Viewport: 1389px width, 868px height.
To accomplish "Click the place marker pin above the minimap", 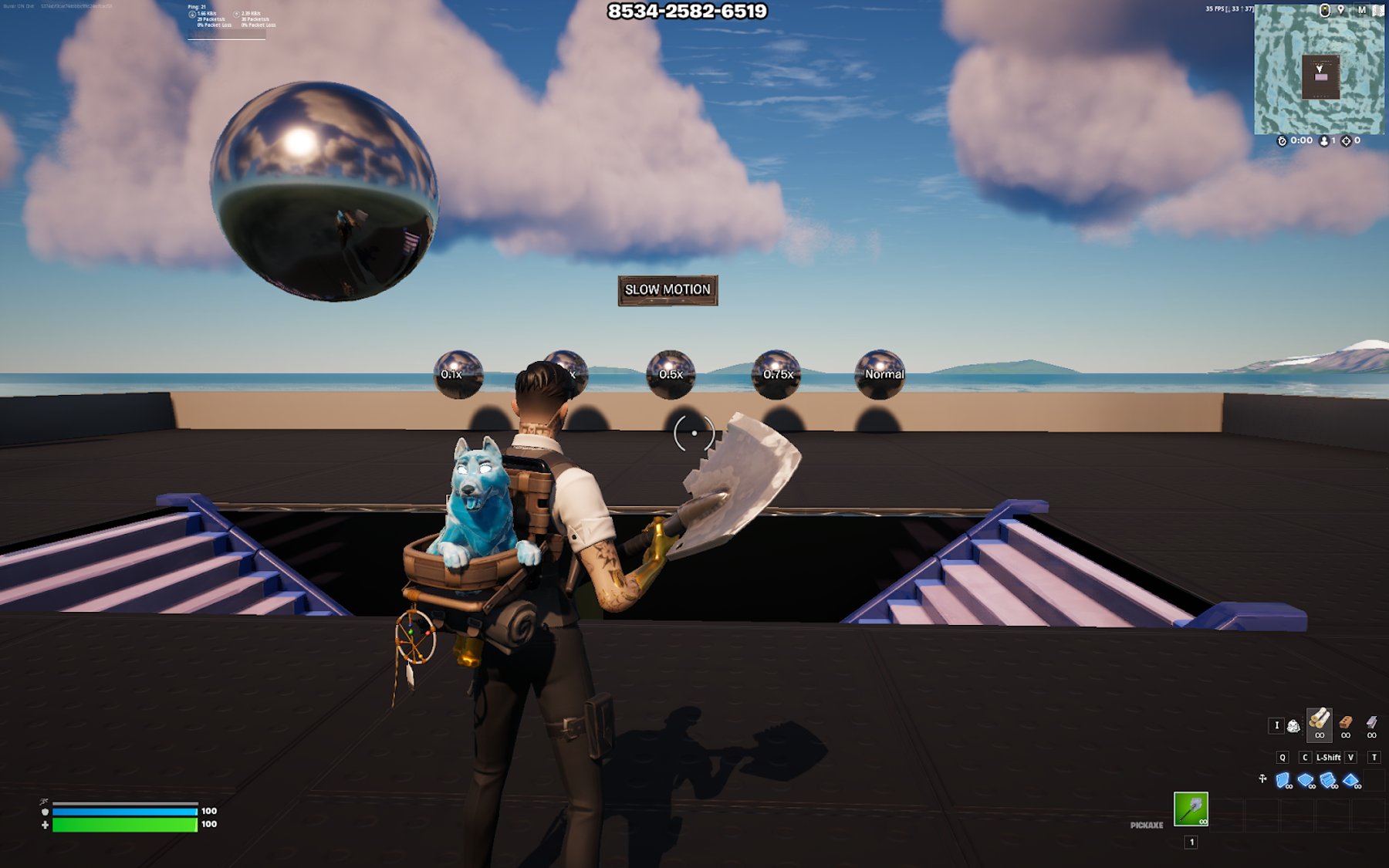I will tap(1340, 10).
